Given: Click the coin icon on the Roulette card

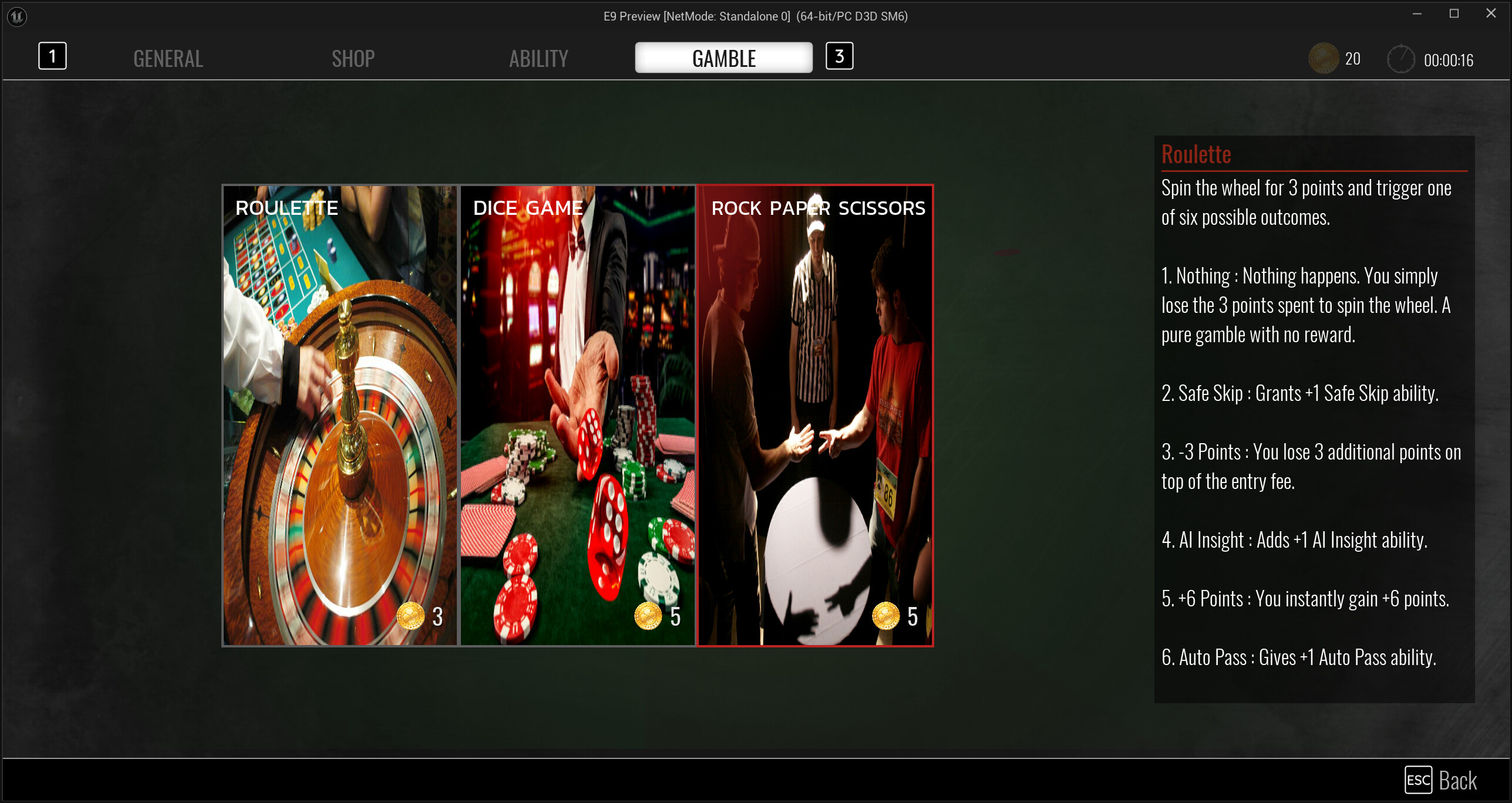Looking at the screenshot, I should [x=412, y=616].
